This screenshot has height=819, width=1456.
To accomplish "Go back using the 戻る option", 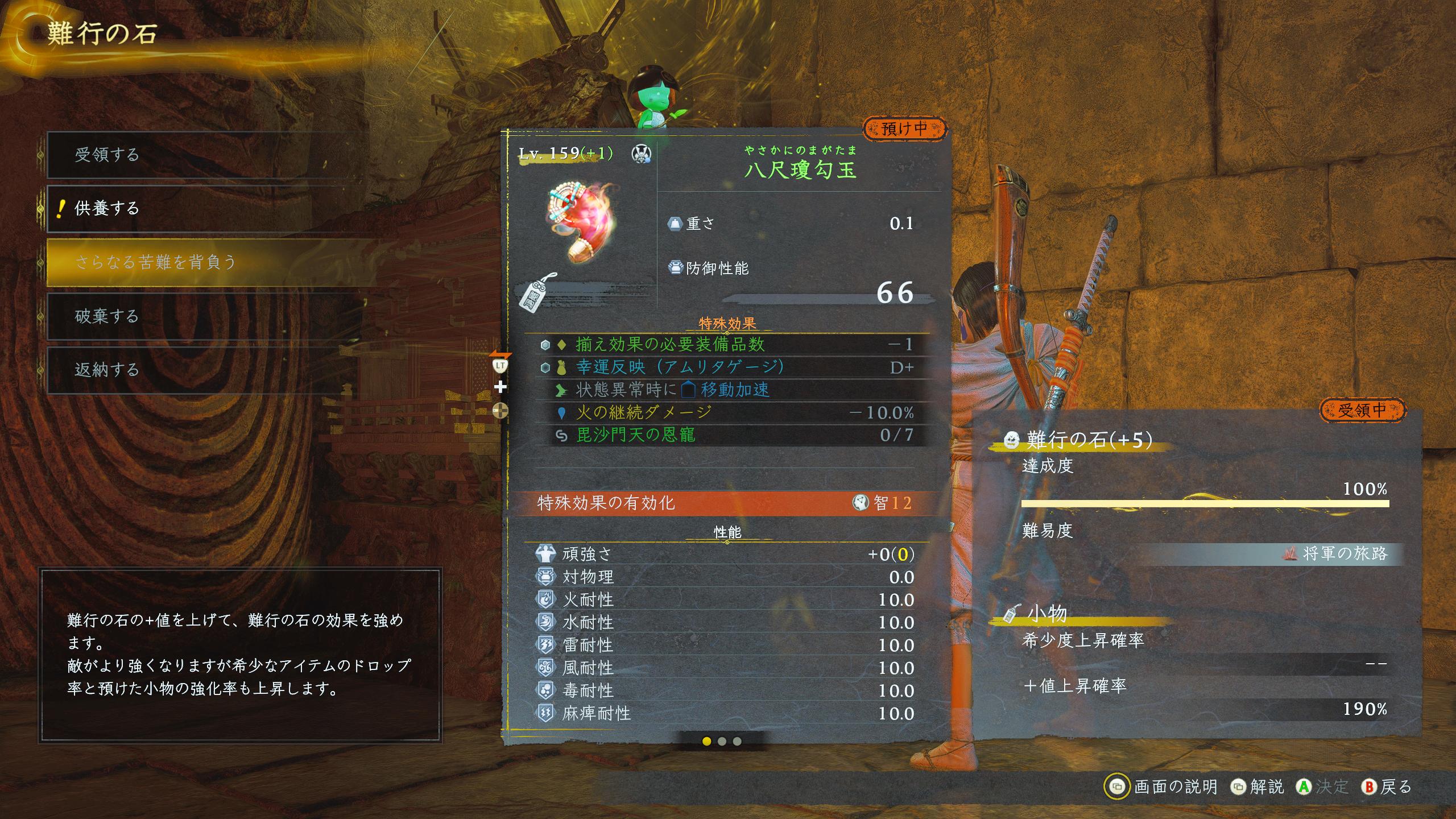I will coord(1388,787).
